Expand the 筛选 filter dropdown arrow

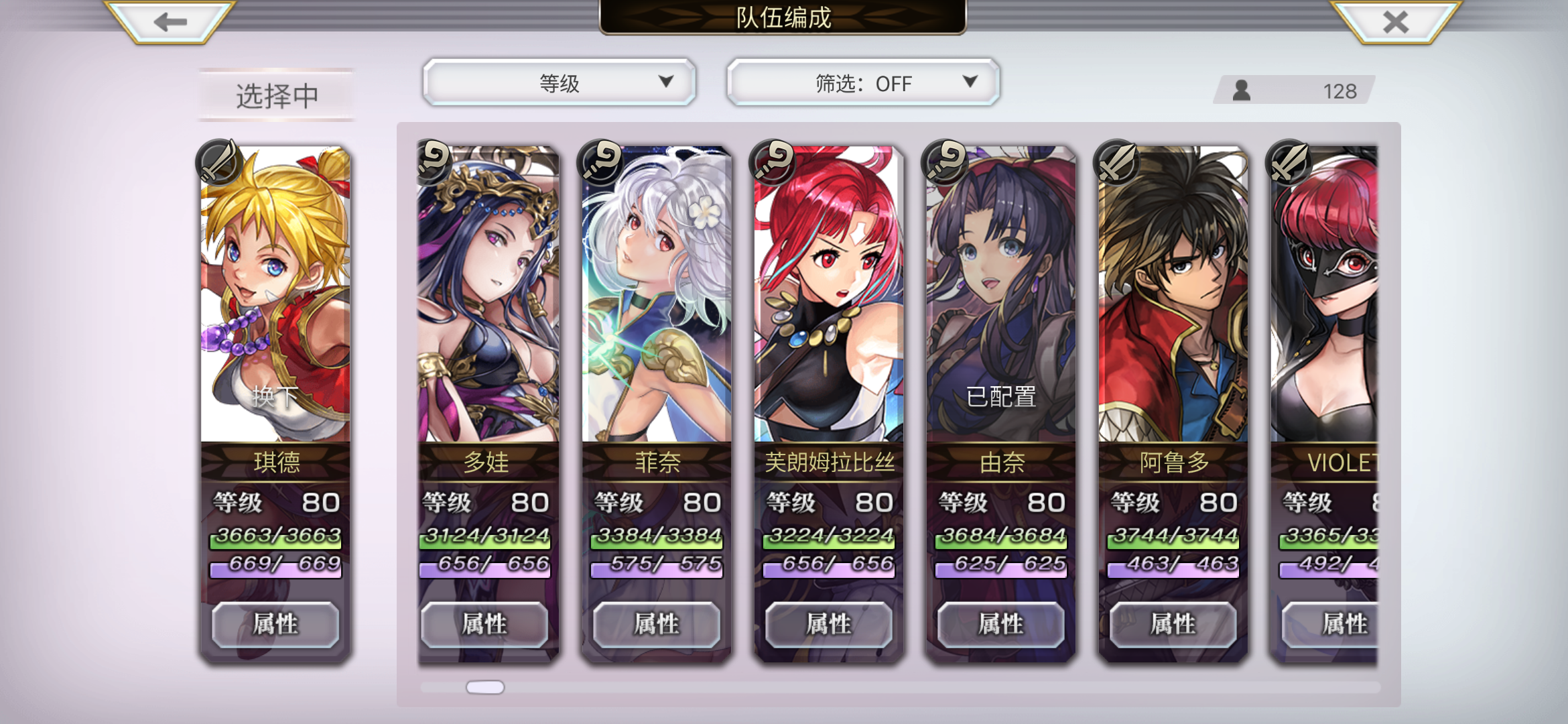click(x=971, y=82)
